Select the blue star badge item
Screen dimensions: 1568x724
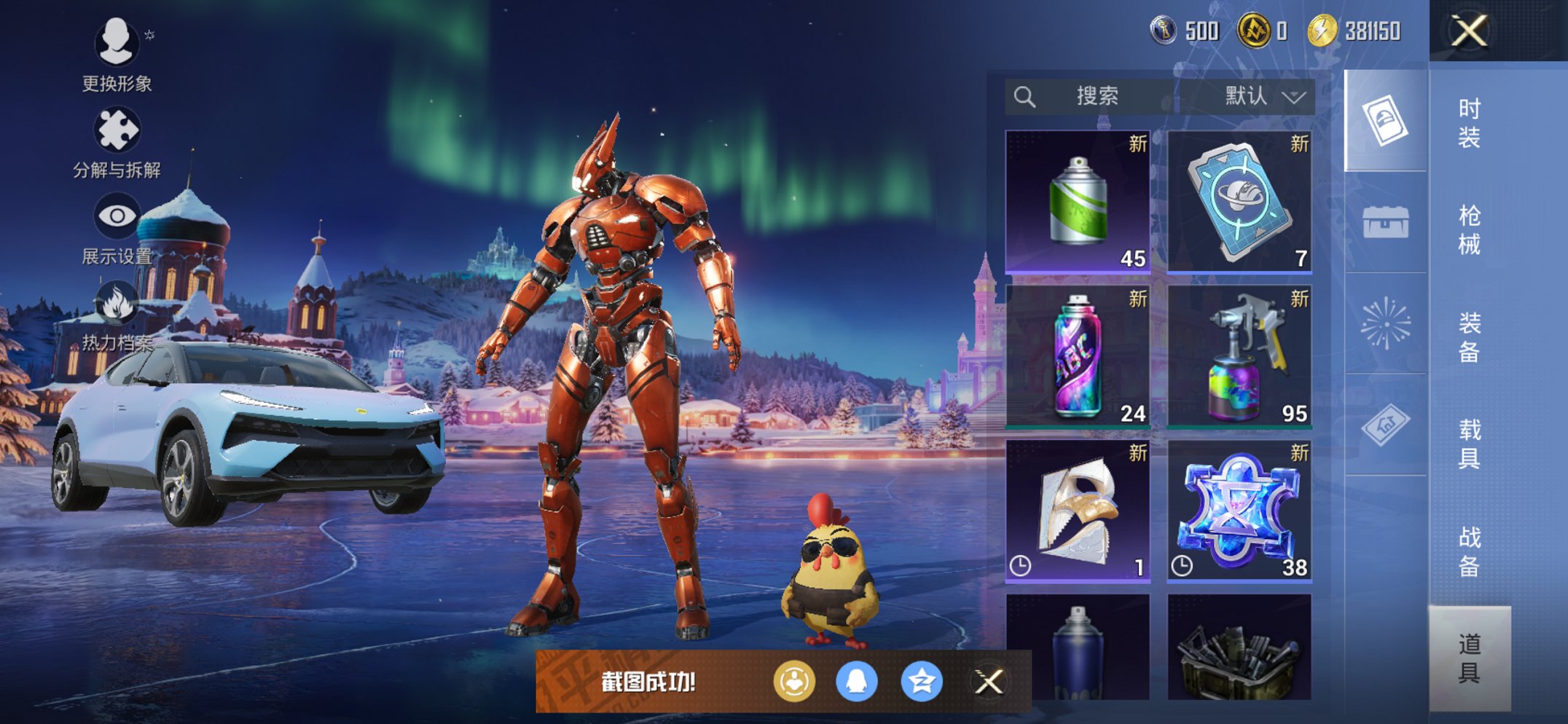pyautogui.click(x=1239, y=510)
